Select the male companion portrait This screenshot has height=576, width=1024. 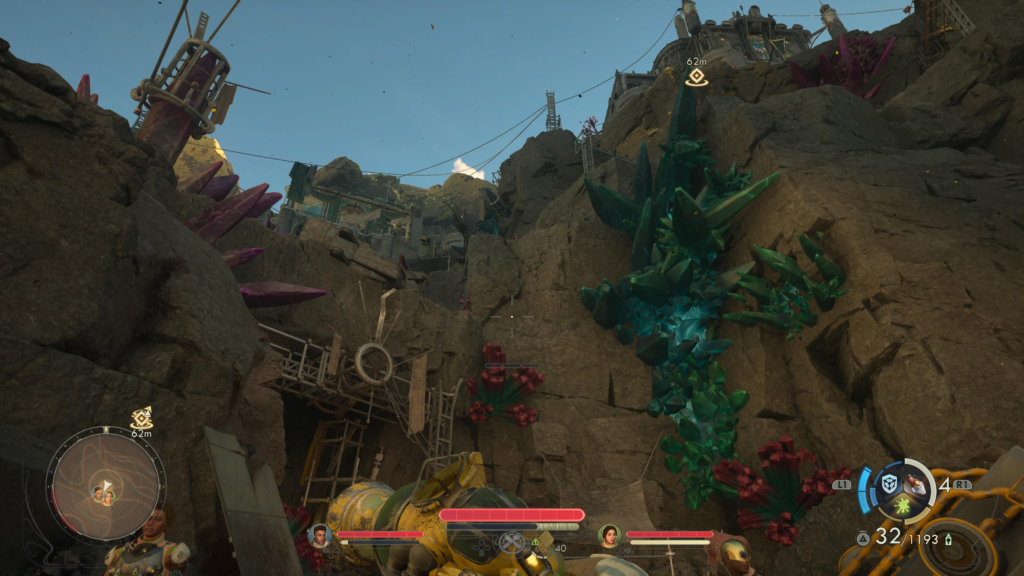(320, 535)
